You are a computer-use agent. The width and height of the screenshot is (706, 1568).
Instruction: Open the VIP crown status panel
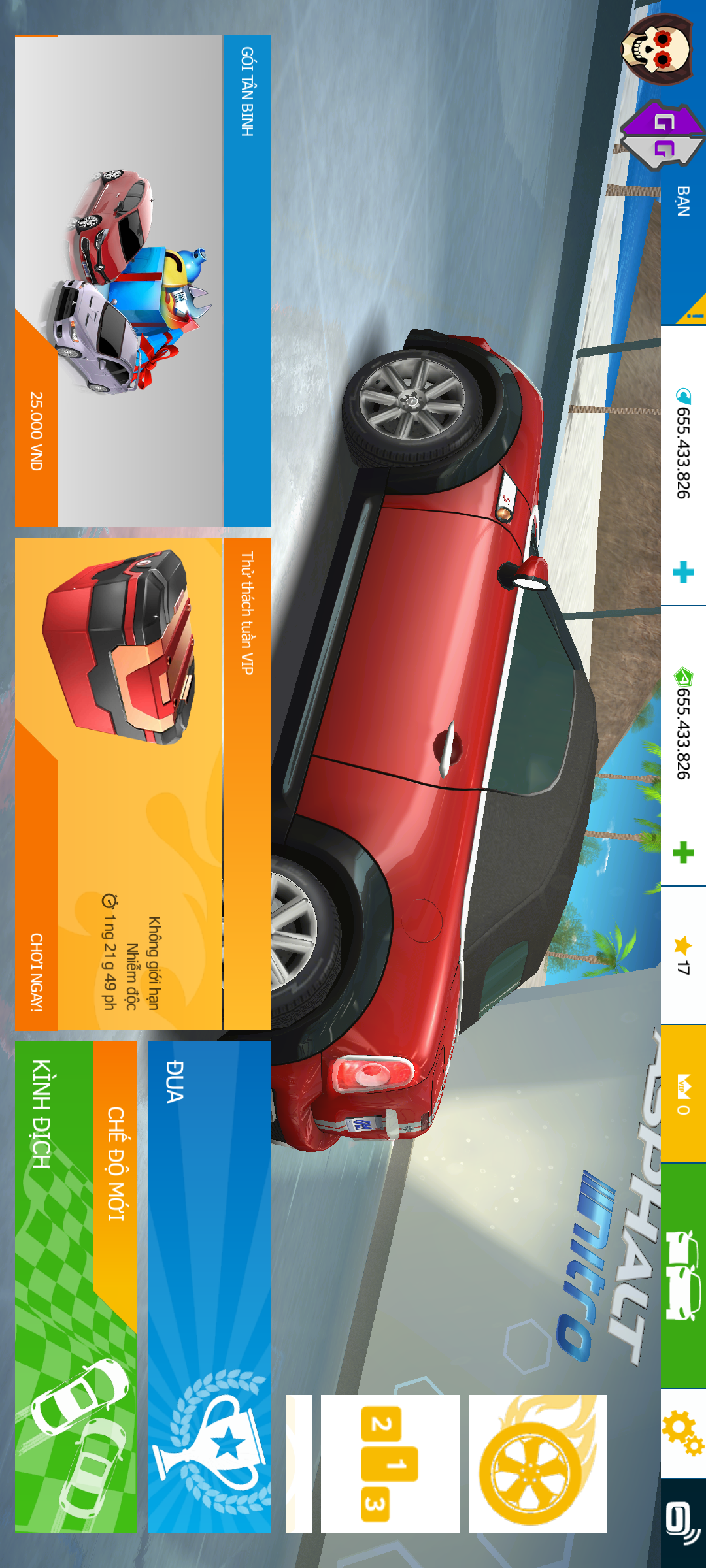(683, 1094)
